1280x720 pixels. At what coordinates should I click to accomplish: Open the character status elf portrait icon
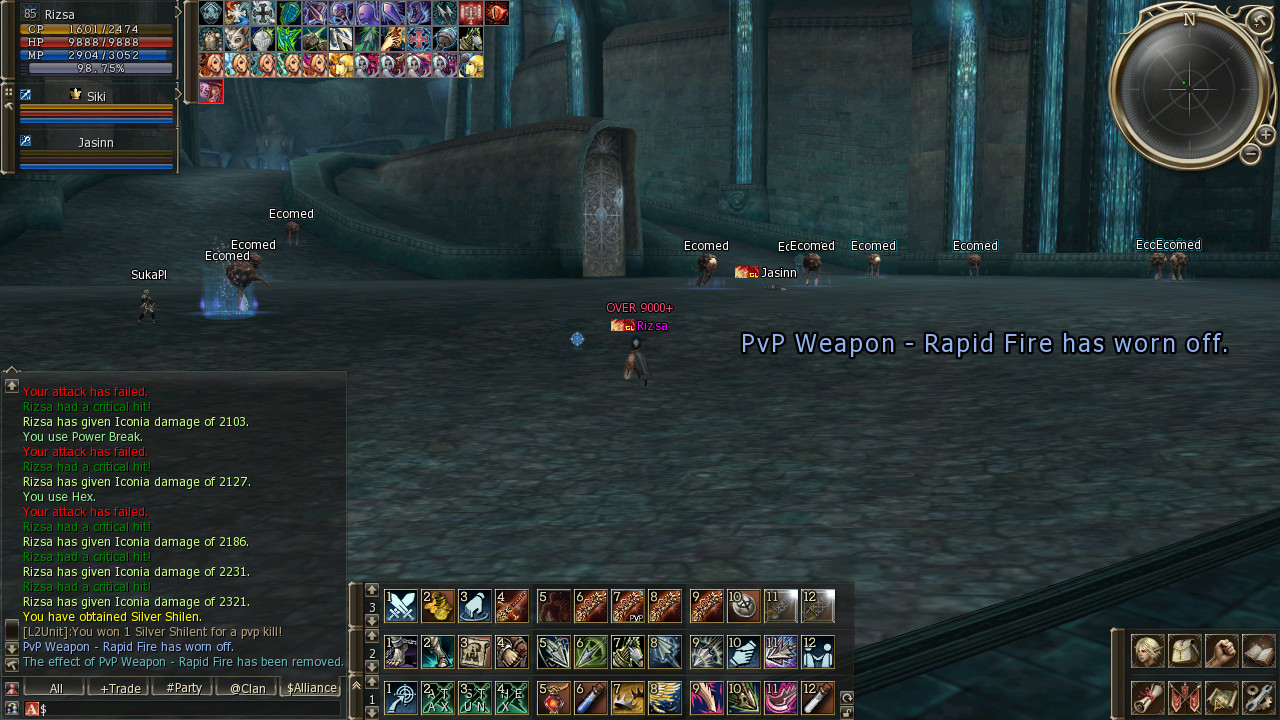click(x=1147, y=651)
